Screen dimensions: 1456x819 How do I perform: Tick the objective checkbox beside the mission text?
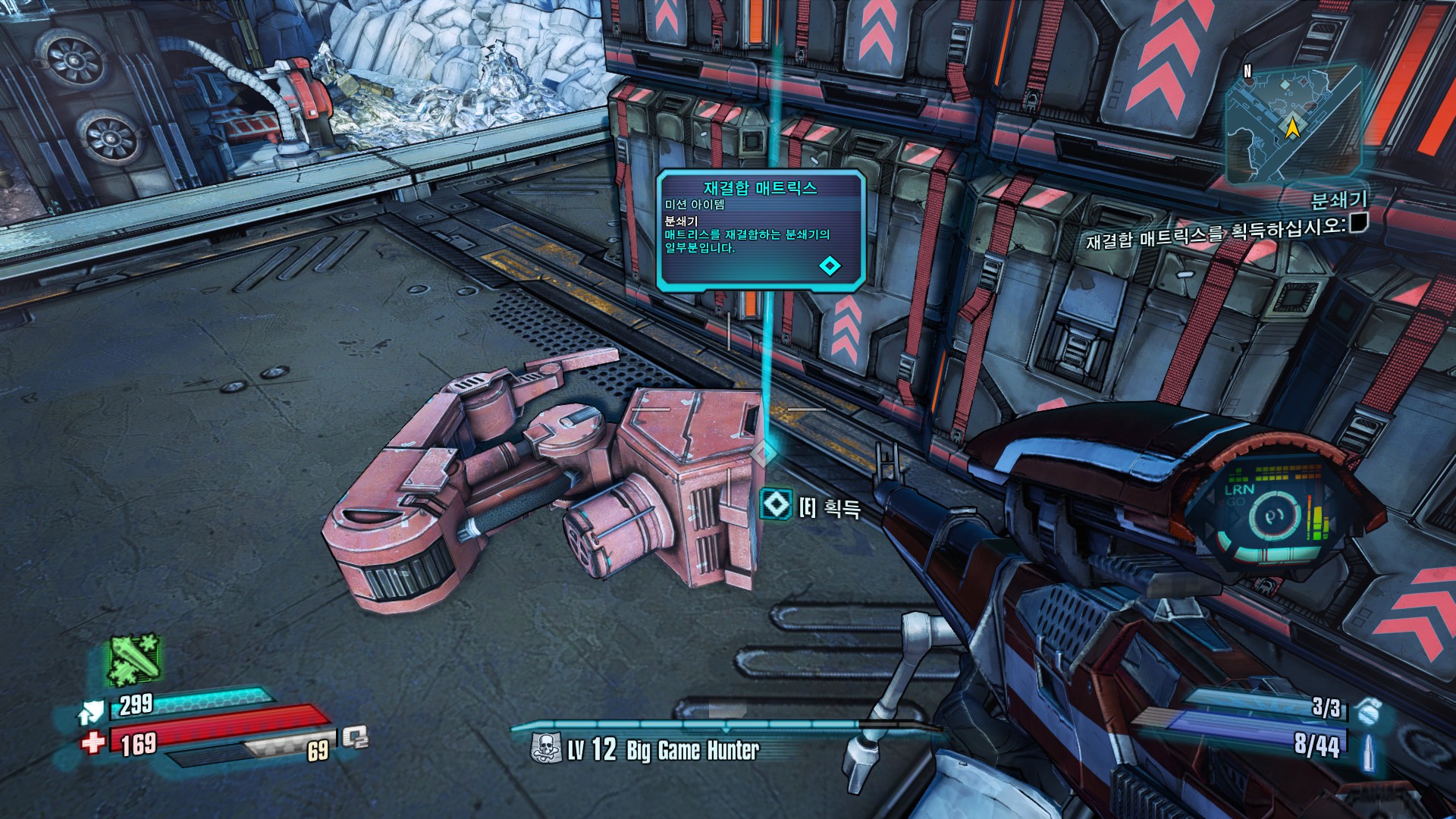click(x=1358, y=223)
